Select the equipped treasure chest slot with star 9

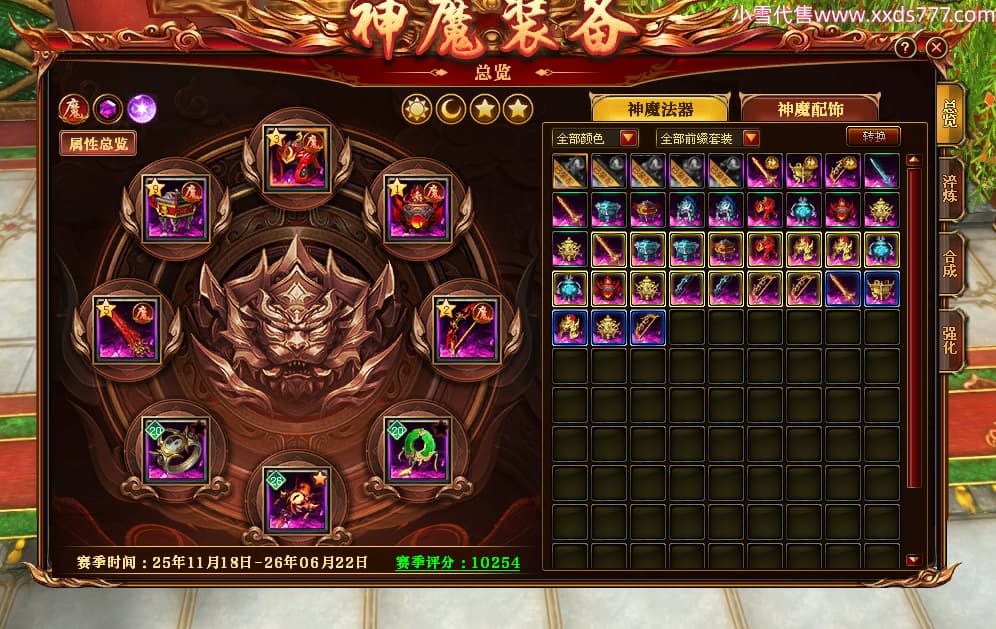point(176,207)
